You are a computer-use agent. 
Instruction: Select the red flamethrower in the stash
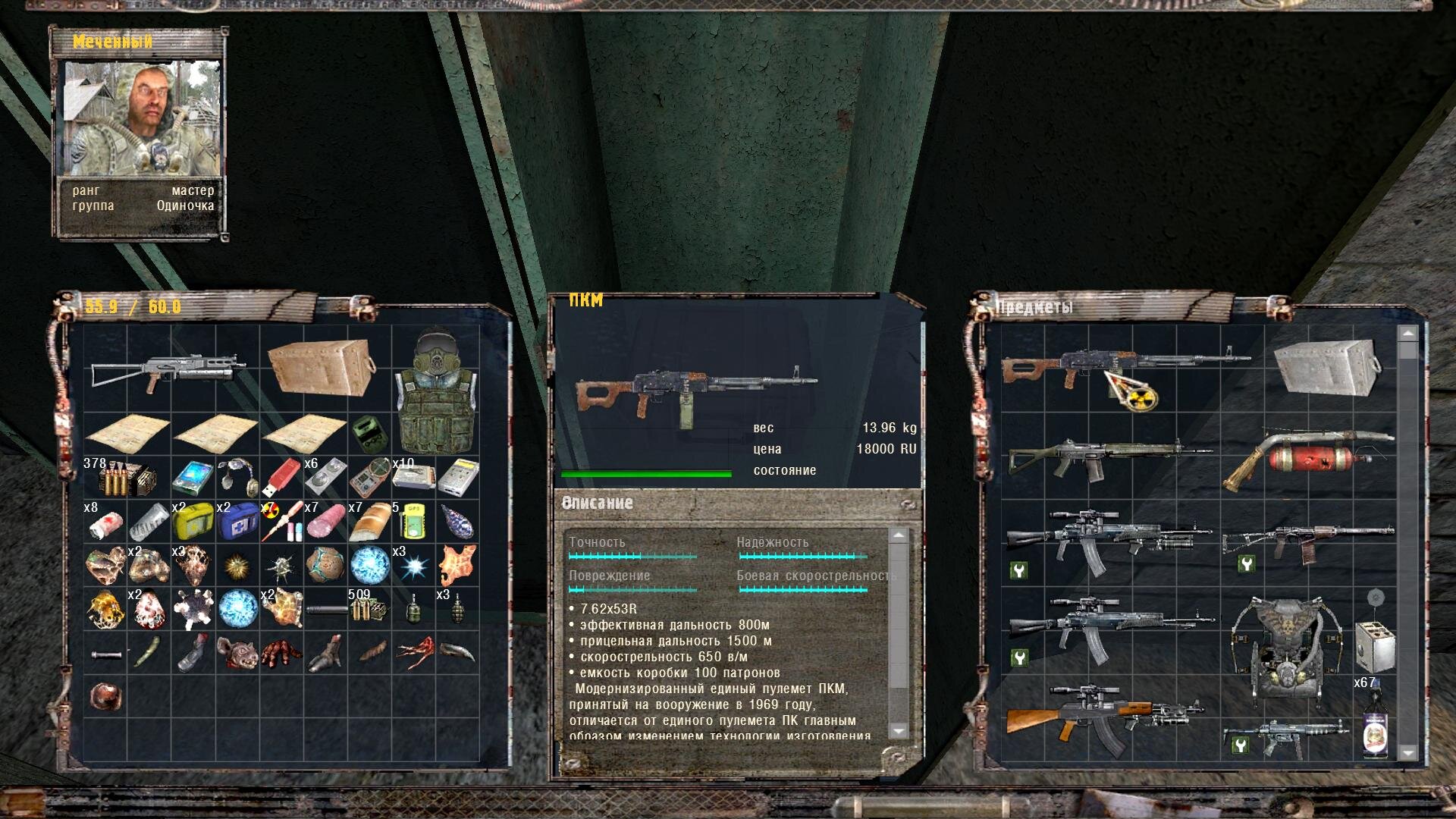[x=1308, y=457]
